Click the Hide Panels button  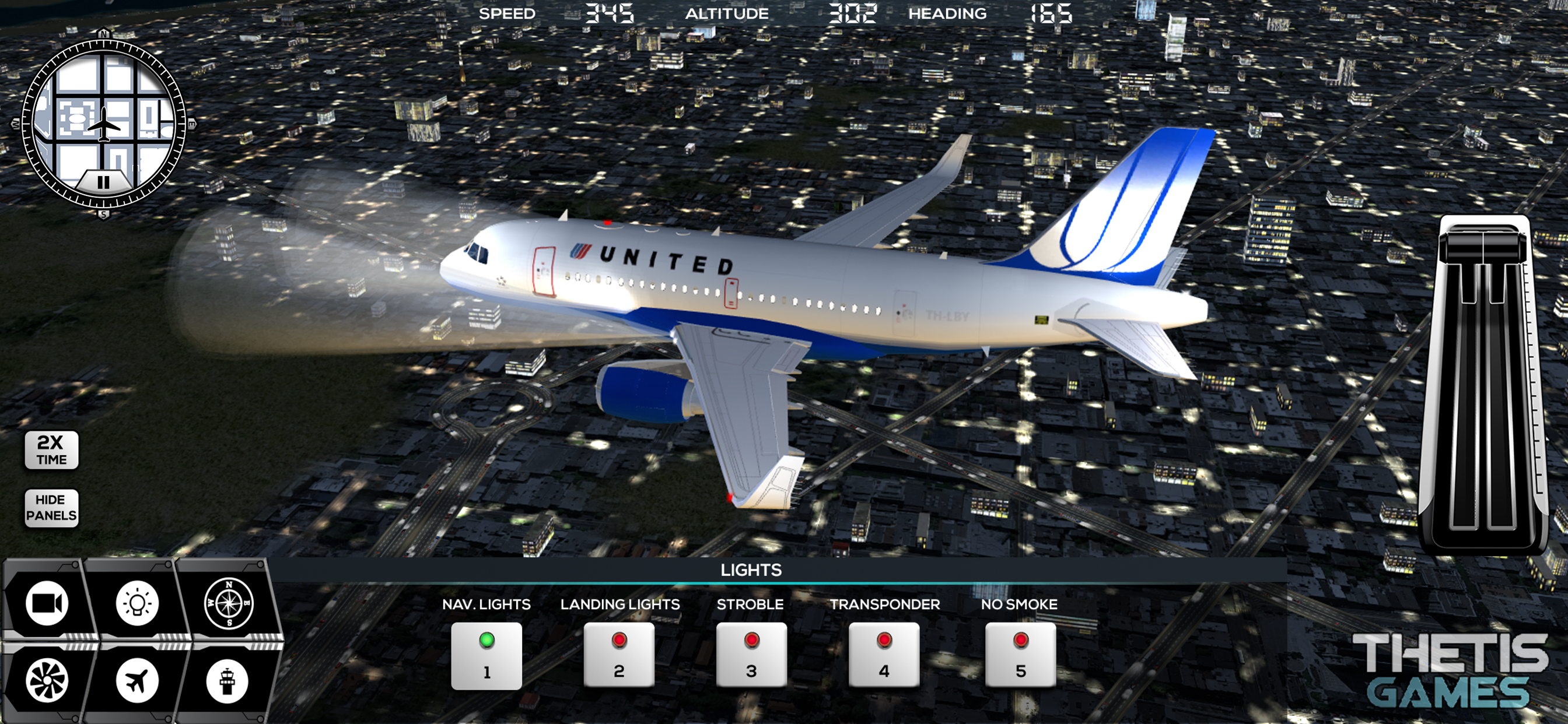[51, 508]
